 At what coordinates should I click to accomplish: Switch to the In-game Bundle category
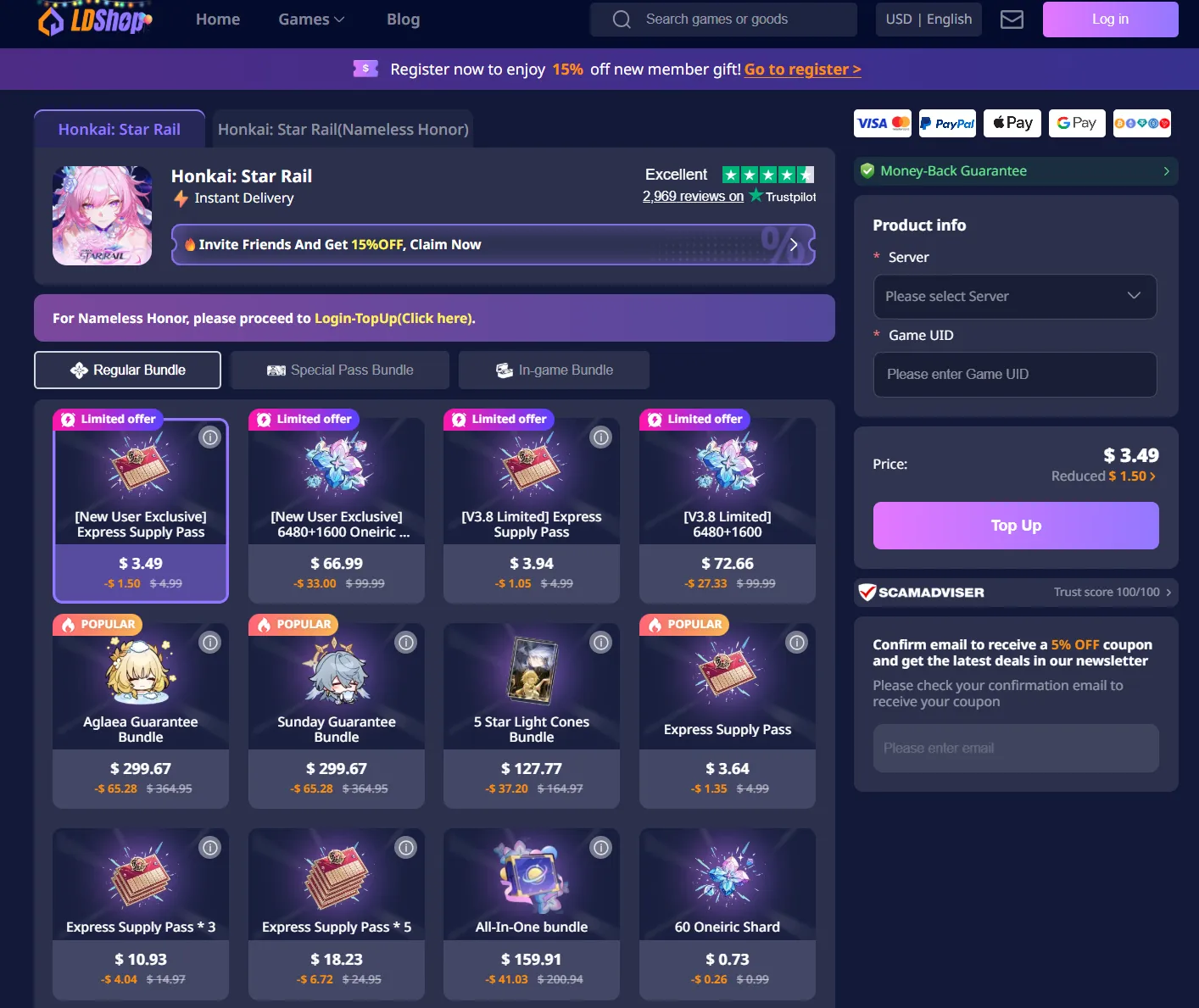(553, 370)
